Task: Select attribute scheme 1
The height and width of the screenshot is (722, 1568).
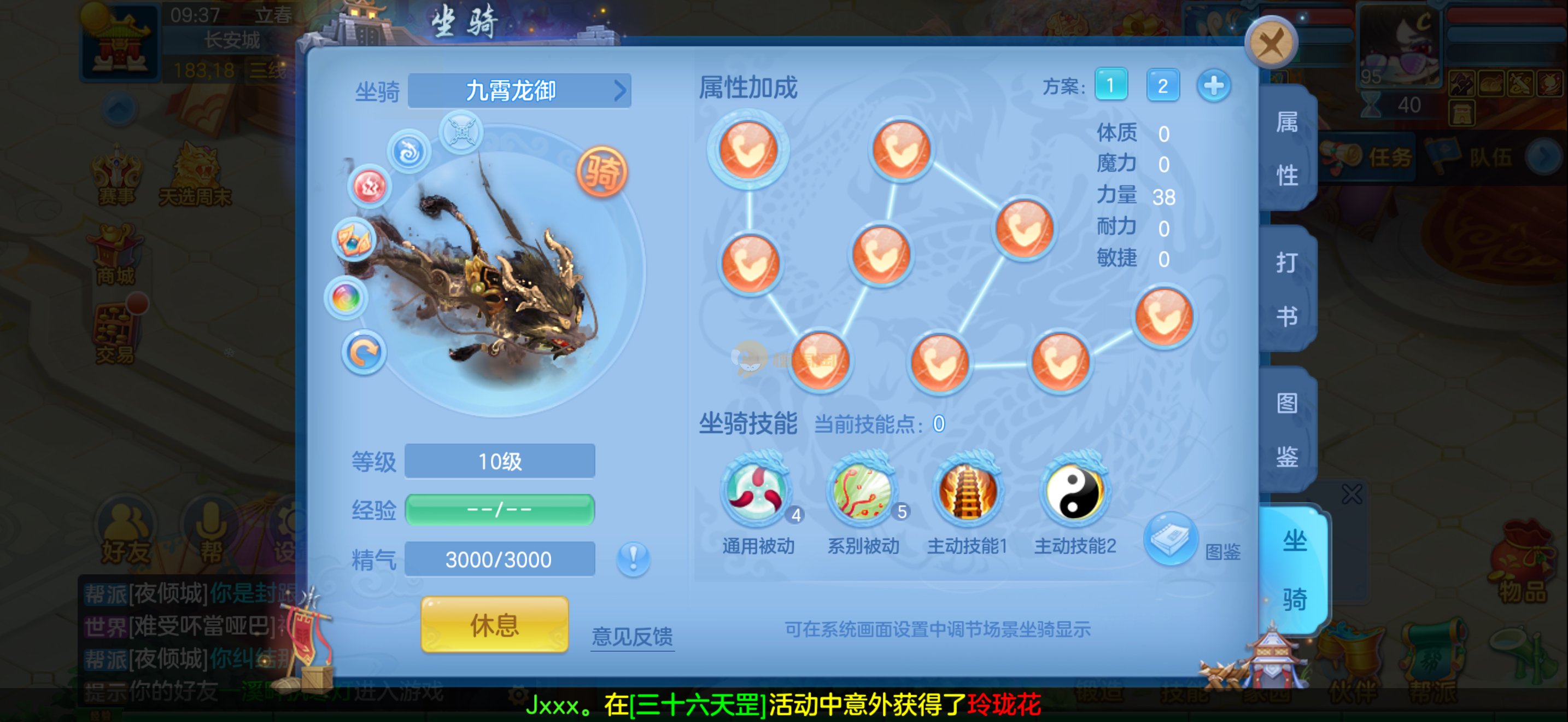Action: 1110,85
